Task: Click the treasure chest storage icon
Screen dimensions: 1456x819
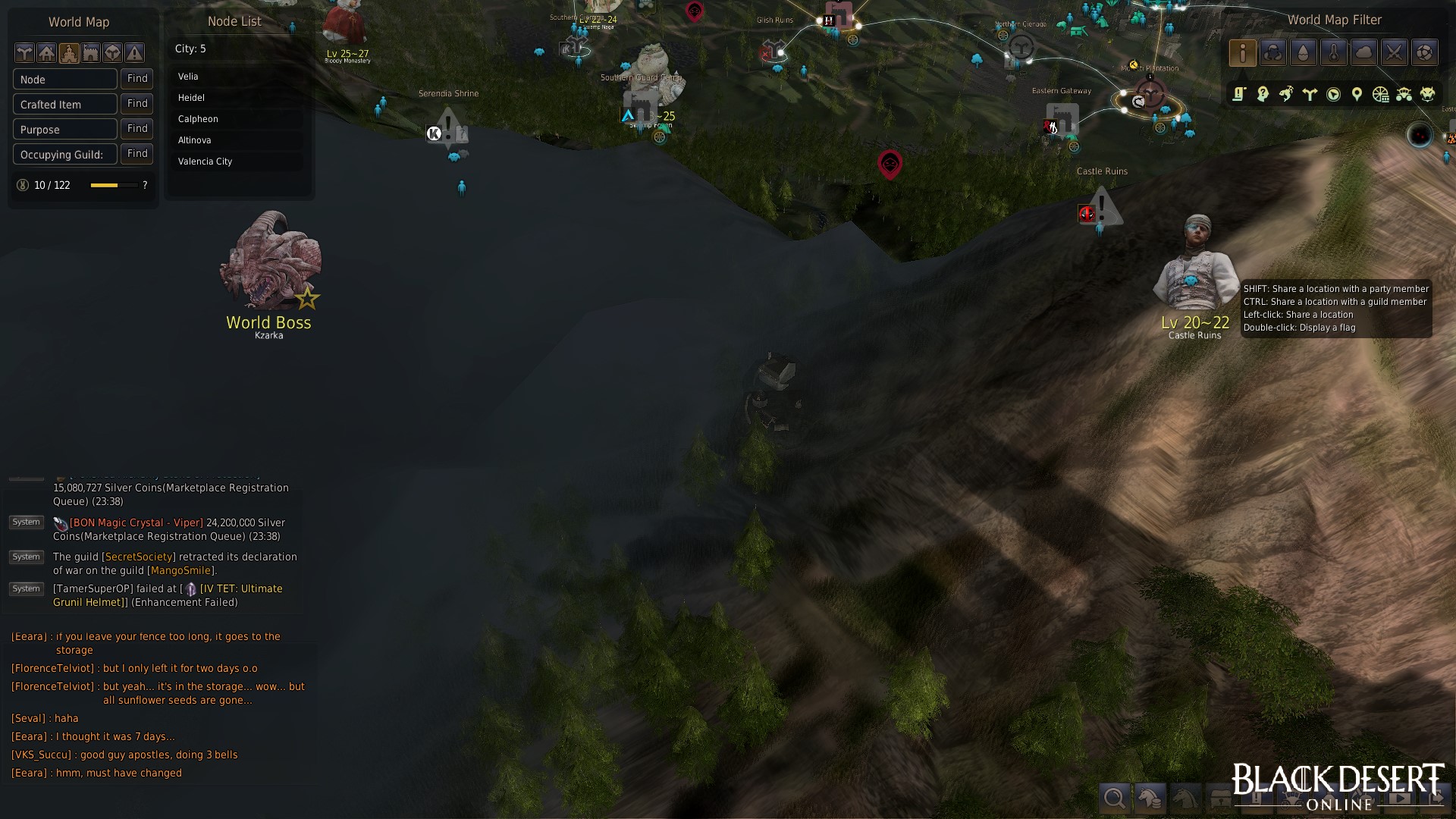Action: point(1222,798)
